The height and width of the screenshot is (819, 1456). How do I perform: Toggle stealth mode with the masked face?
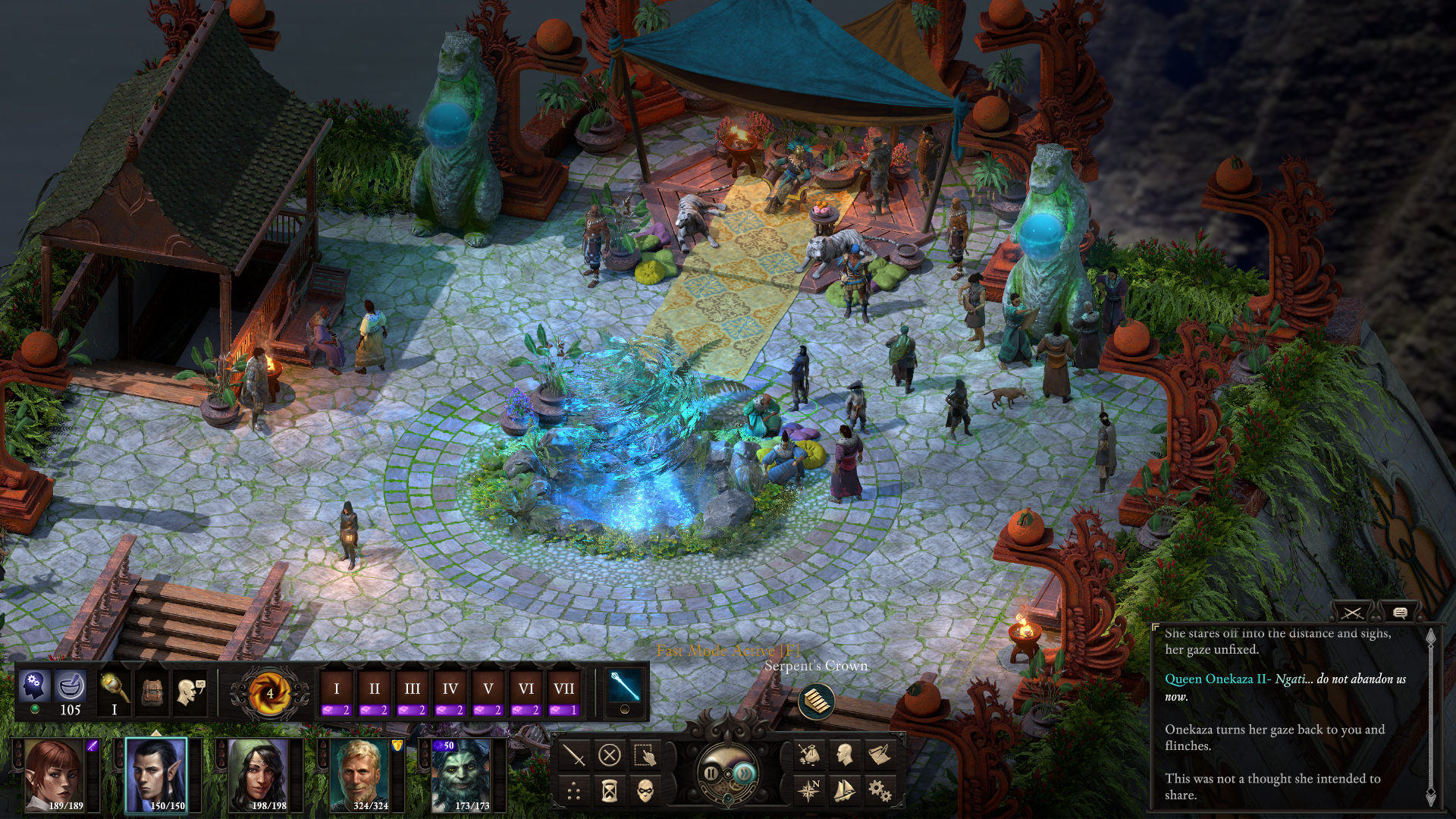(x=645, y=792)
